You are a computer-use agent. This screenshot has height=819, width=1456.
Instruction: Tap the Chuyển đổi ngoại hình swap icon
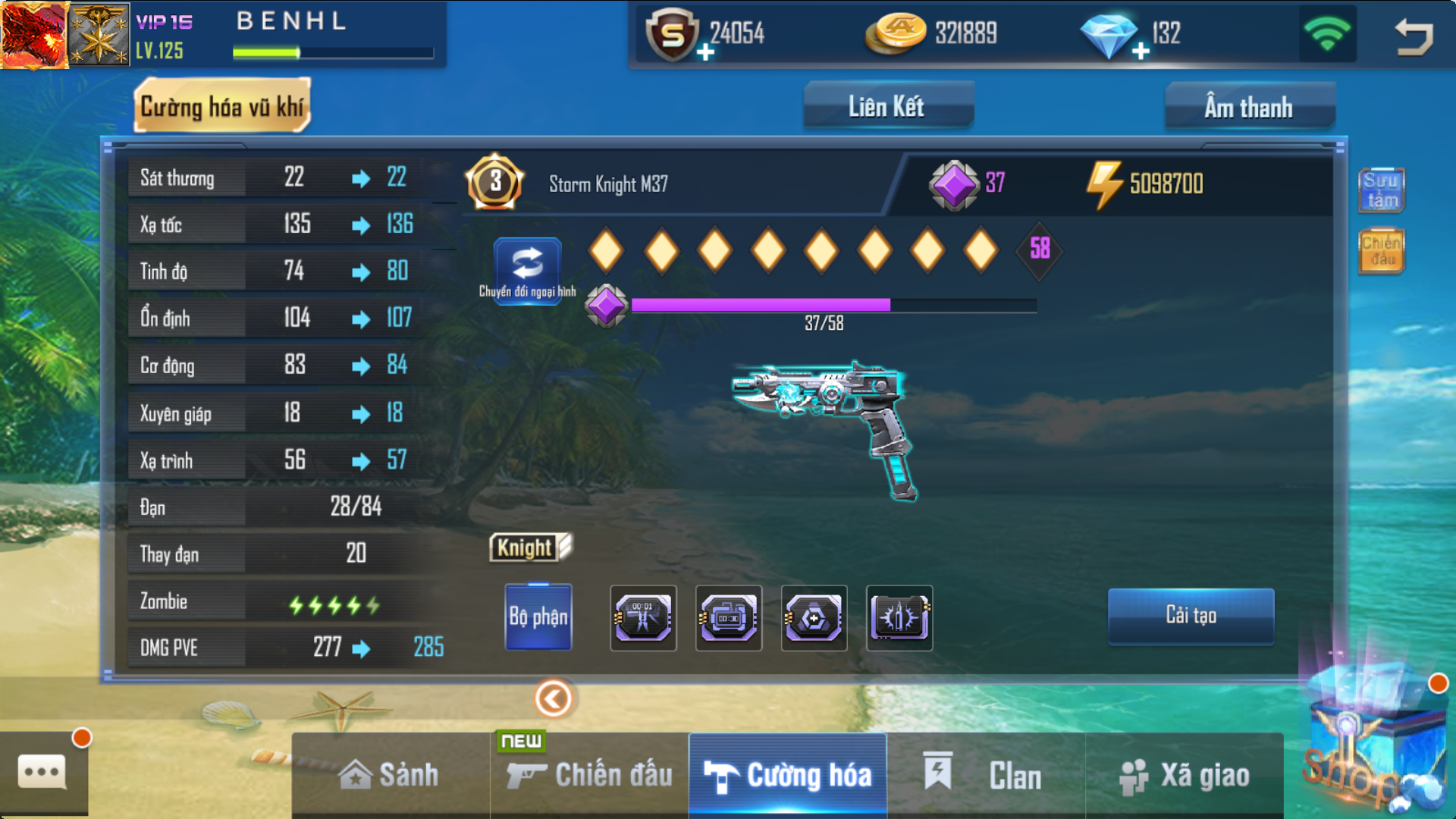(528, 265)
